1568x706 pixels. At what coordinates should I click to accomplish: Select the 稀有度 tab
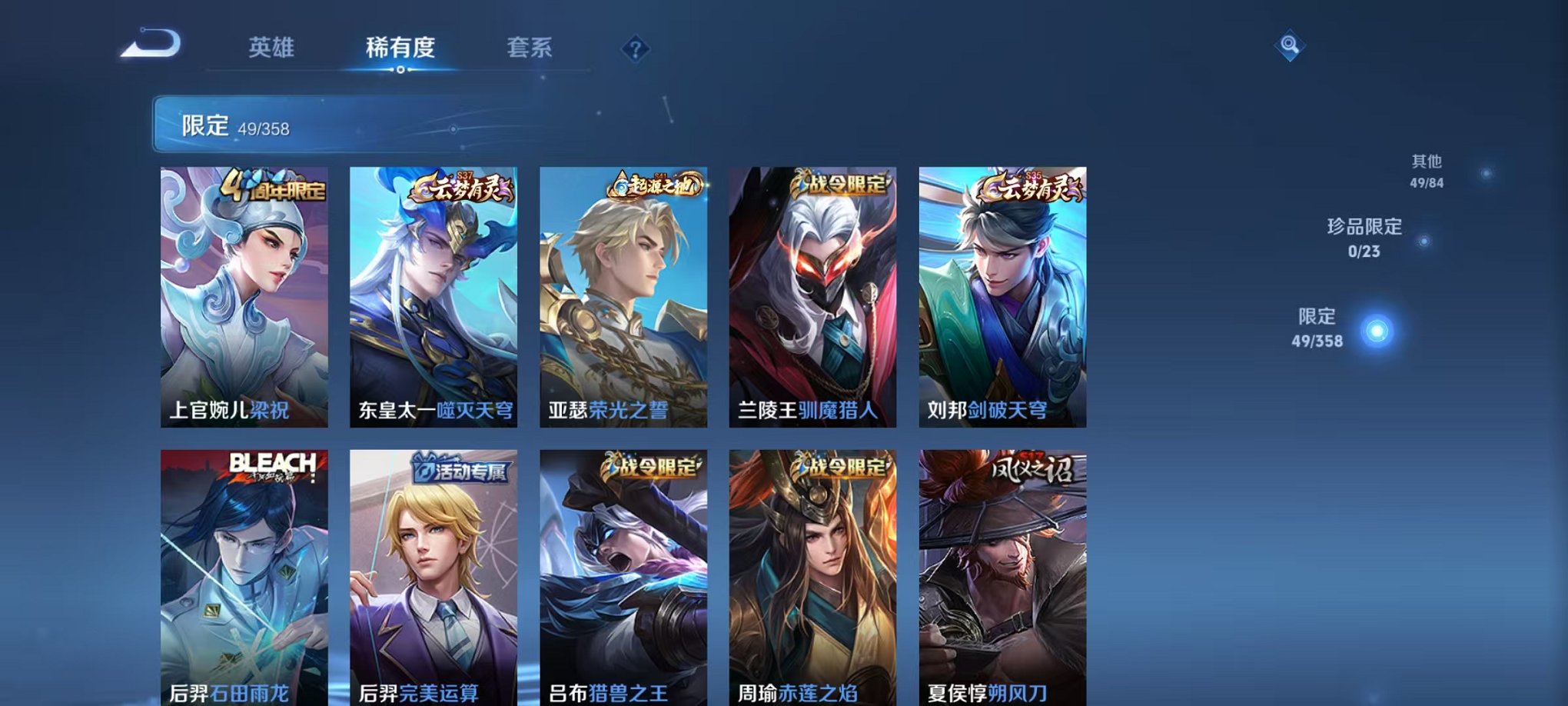pyautogui.click(x=400, y=48)
